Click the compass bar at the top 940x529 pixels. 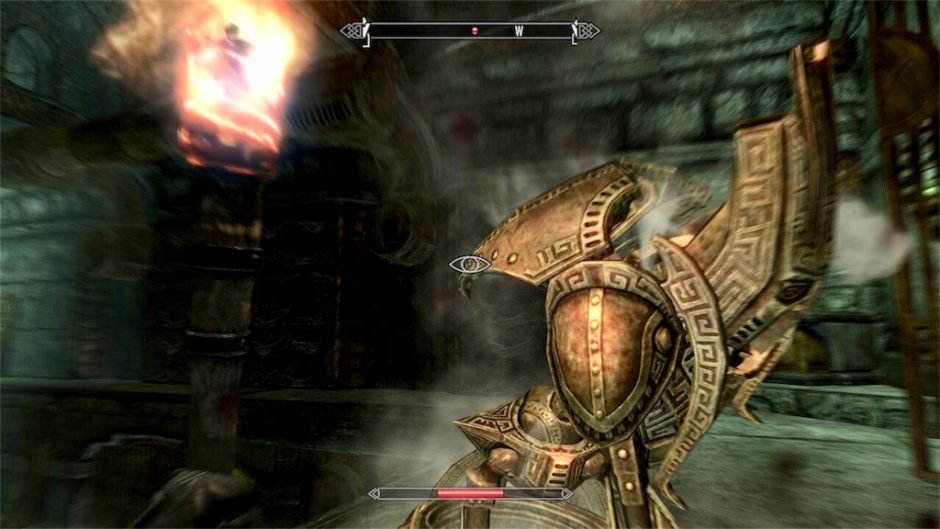tap(470, 31)
